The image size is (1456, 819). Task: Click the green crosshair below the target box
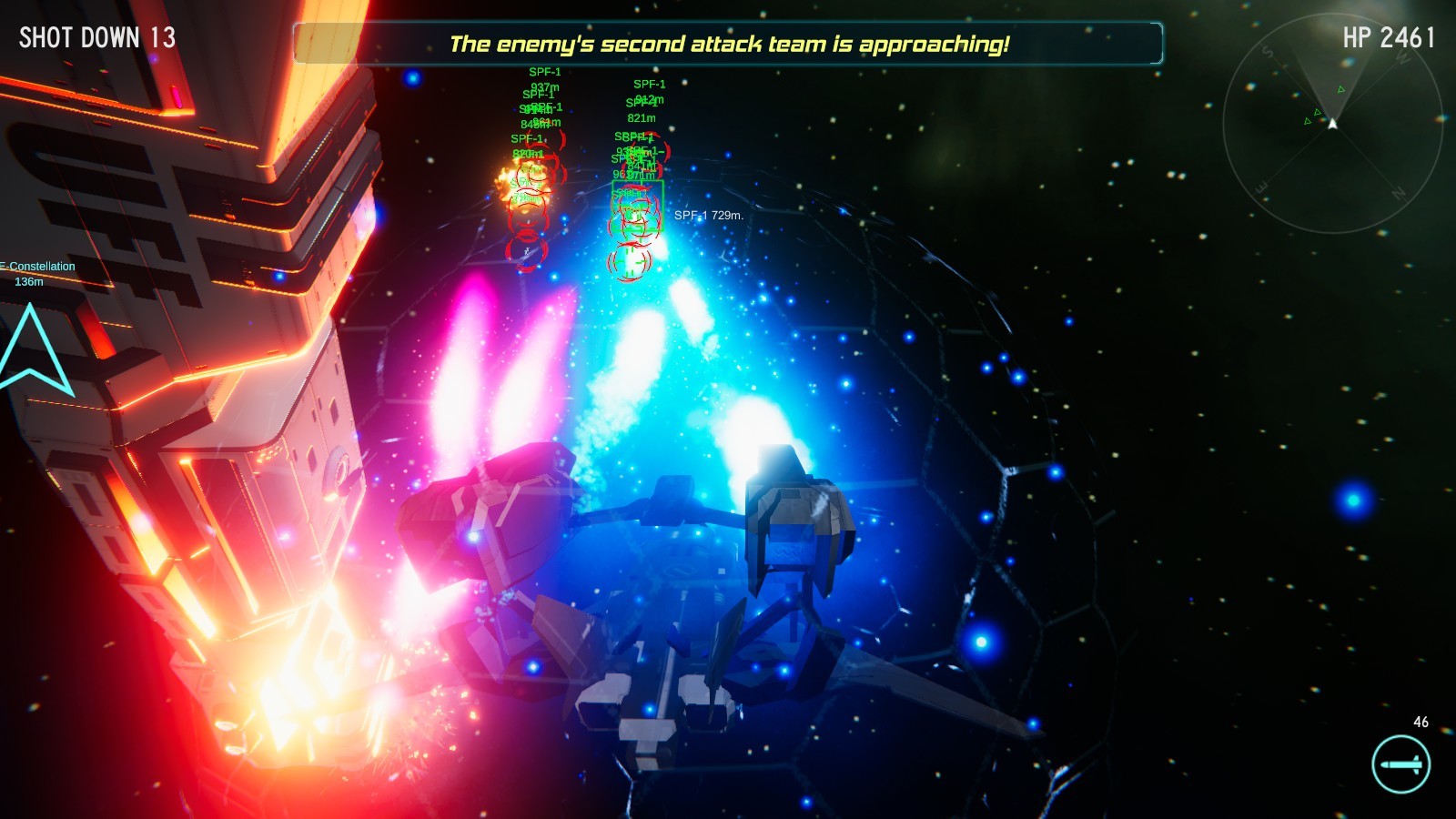(632, 264)
